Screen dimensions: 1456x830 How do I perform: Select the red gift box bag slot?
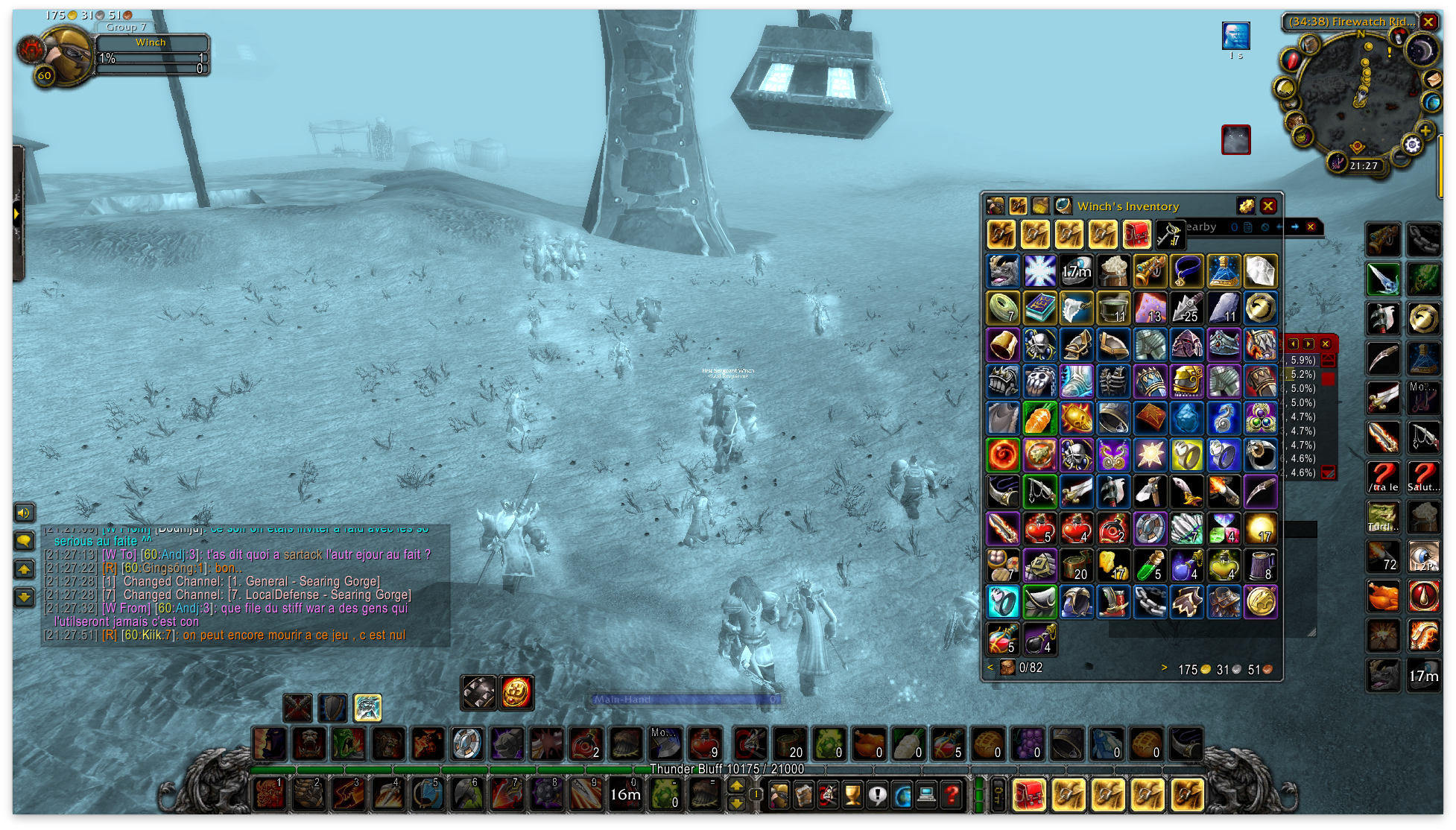pos(1136,235)
